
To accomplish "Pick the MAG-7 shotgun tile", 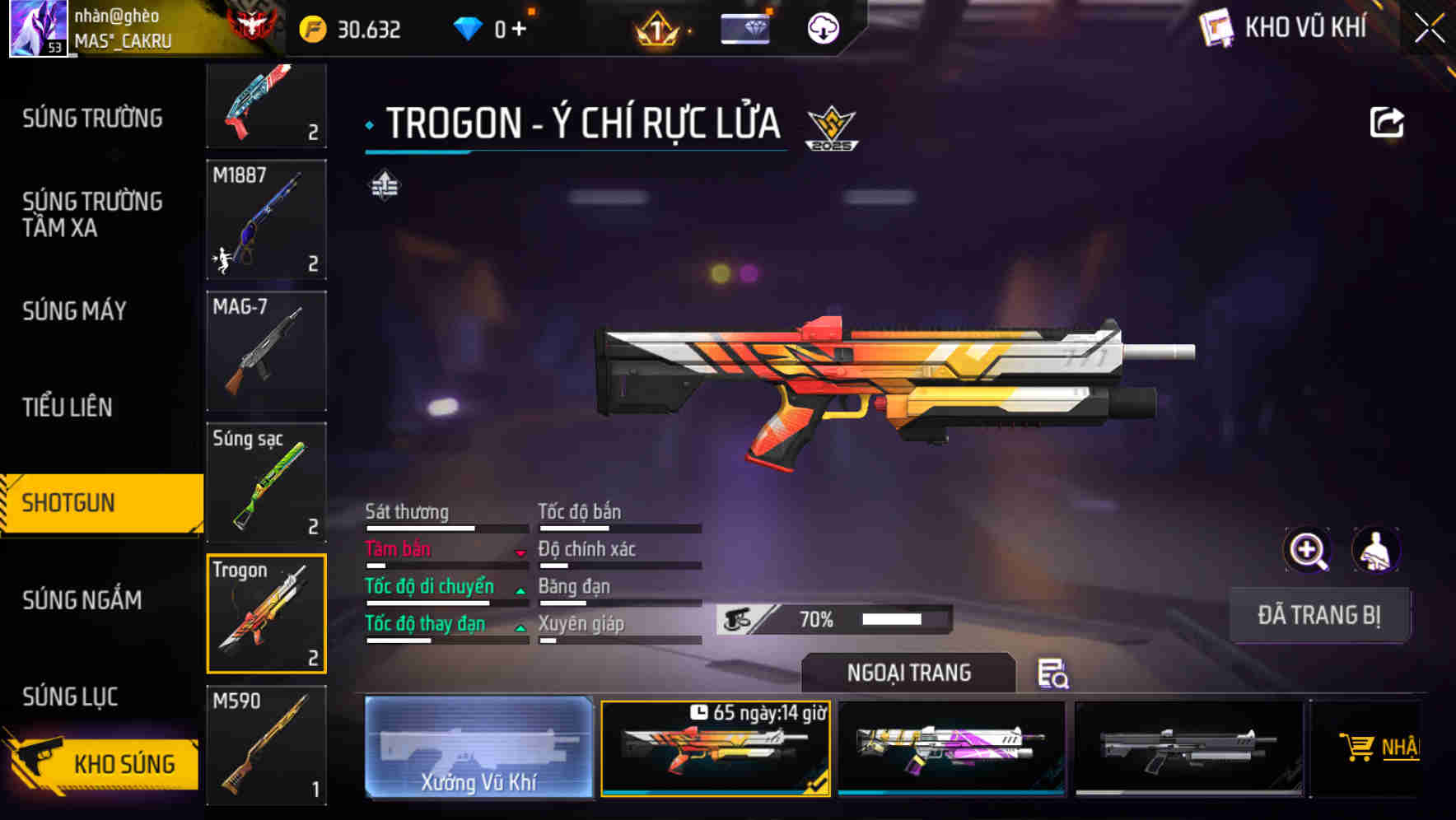I will point(266,351).
